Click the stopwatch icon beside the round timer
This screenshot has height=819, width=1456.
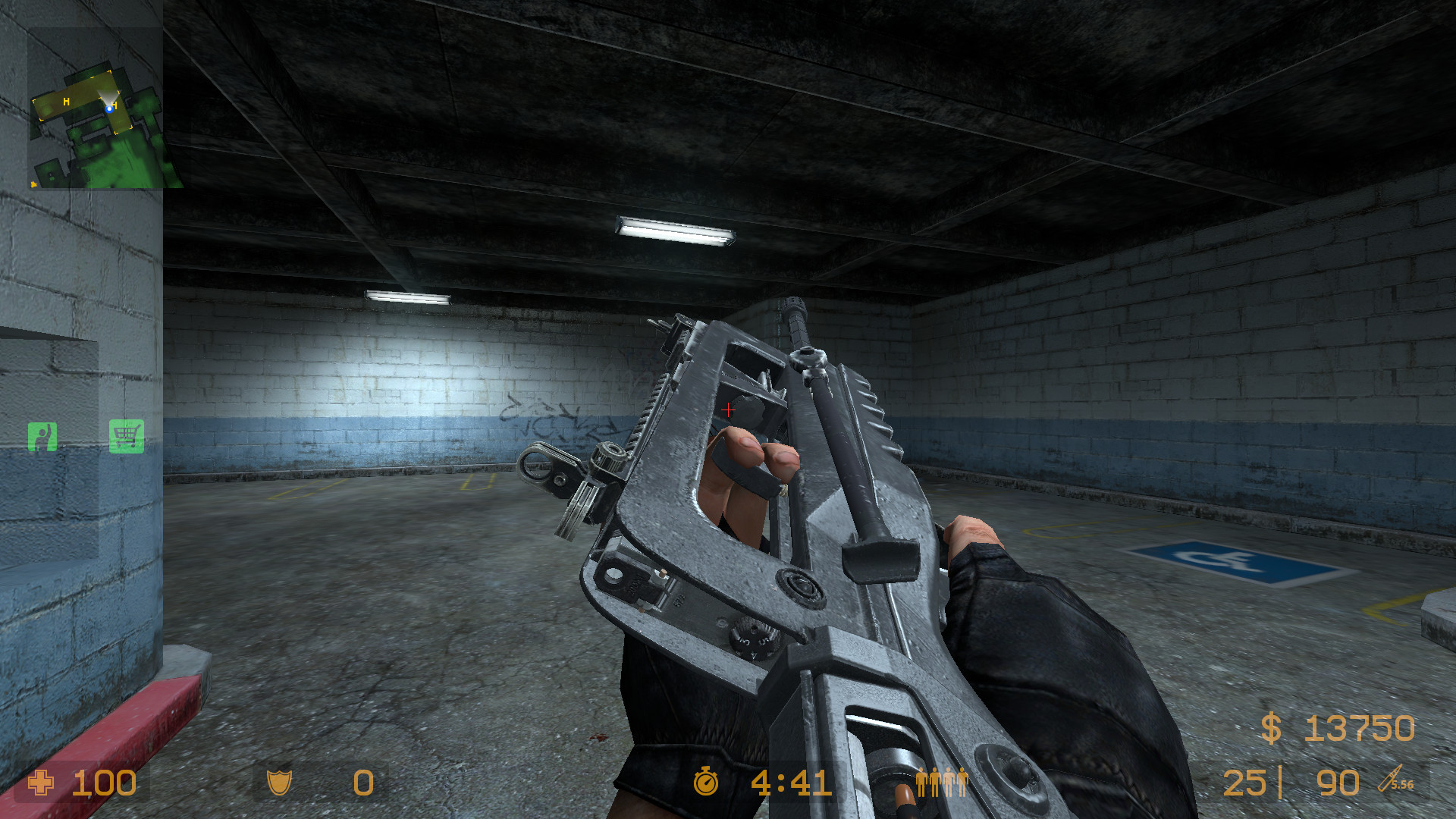point(705,783)
